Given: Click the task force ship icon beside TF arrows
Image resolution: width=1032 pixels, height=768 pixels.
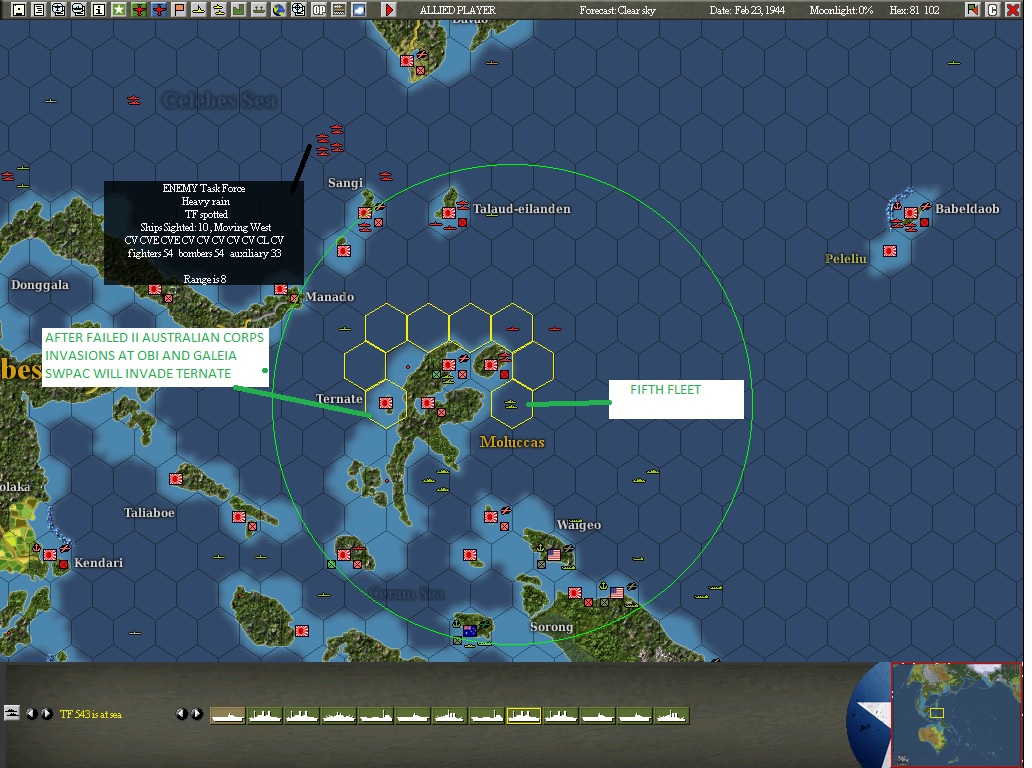Looking at the screenshot, I should click(x=13, y=714).
